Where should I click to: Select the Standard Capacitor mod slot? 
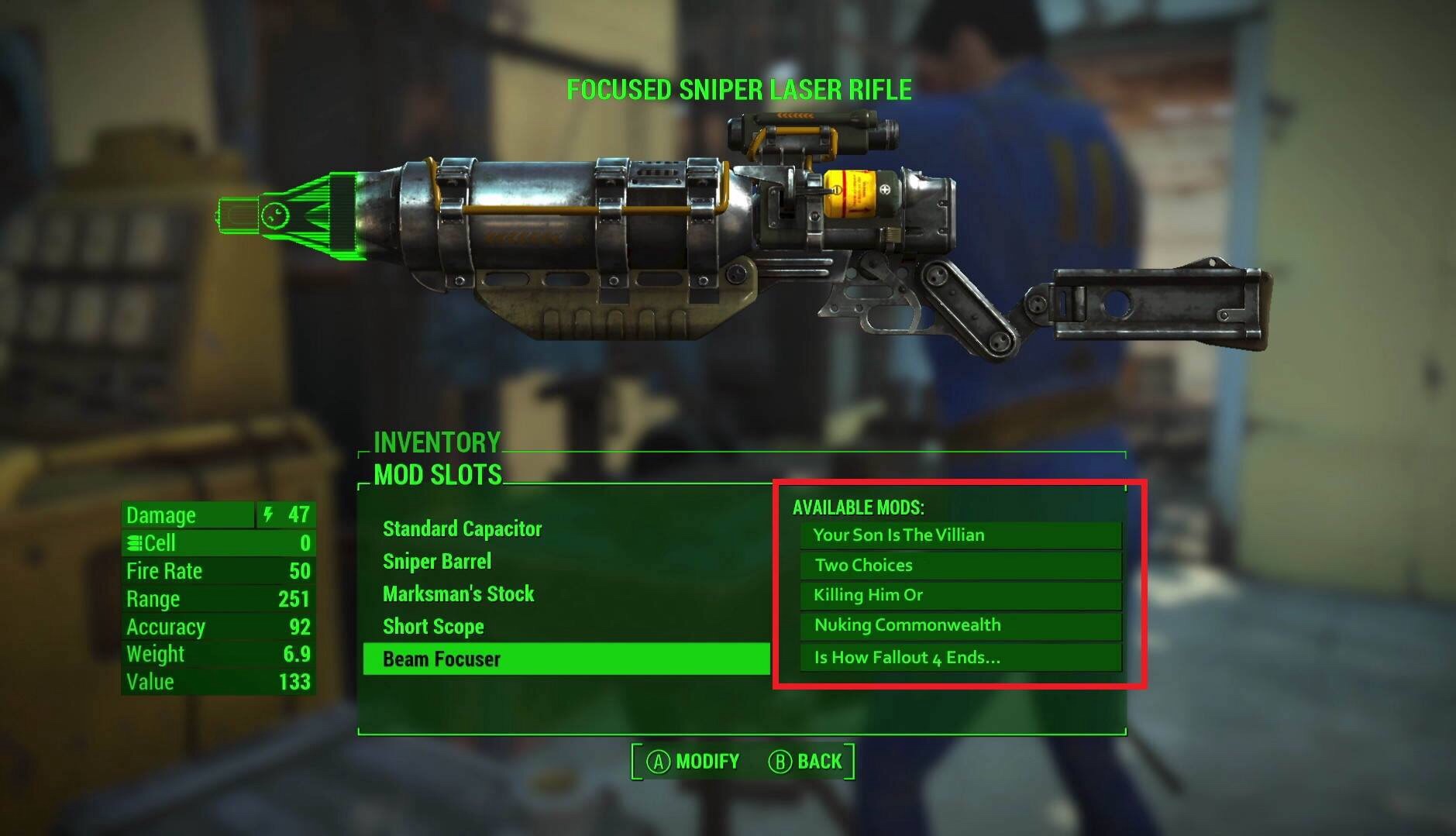tap(463, 529)
